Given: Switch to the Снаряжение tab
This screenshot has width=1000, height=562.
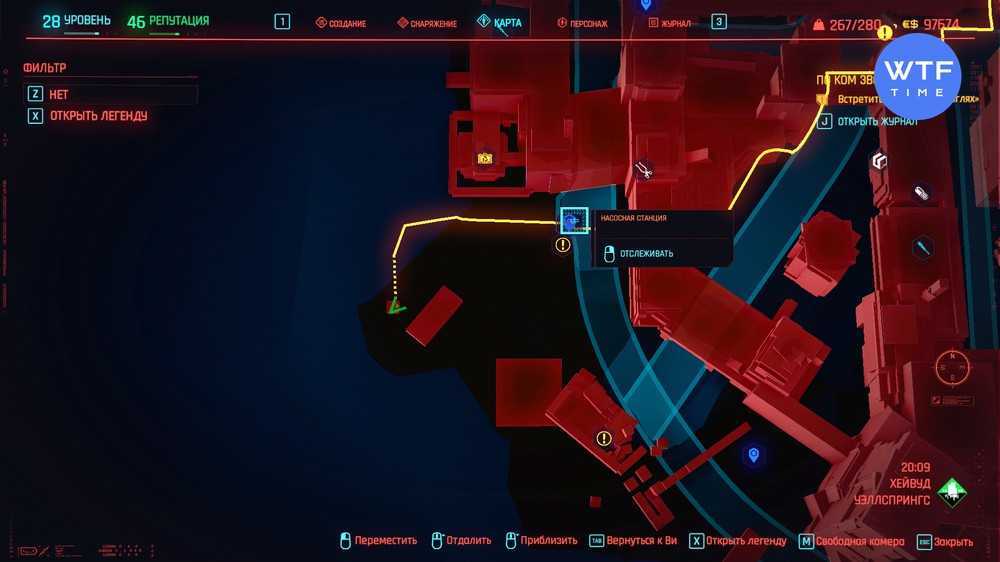Looking at the screenshot, I should tap(427, 23).
